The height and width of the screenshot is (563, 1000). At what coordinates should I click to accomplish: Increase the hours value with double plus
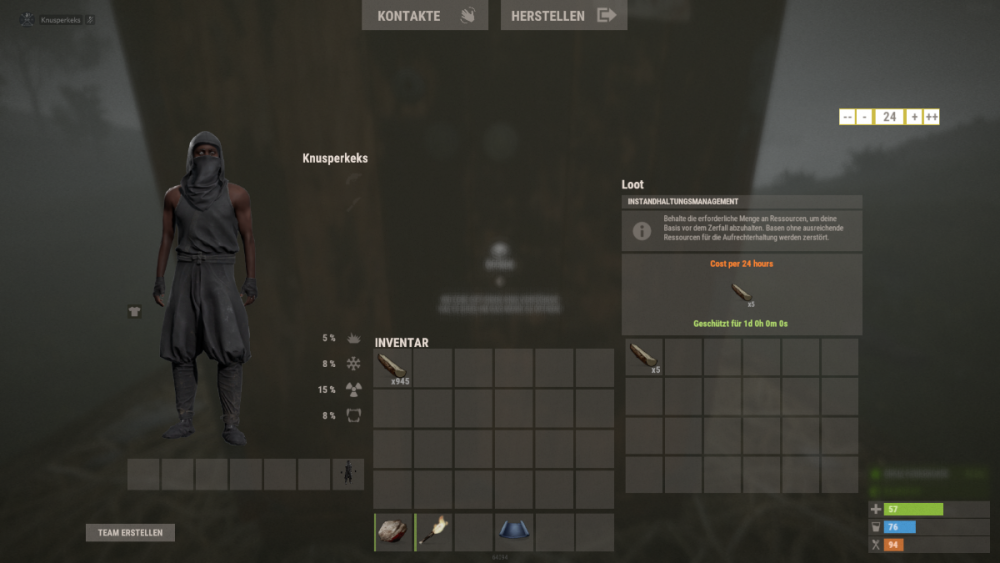click(931, 117)
